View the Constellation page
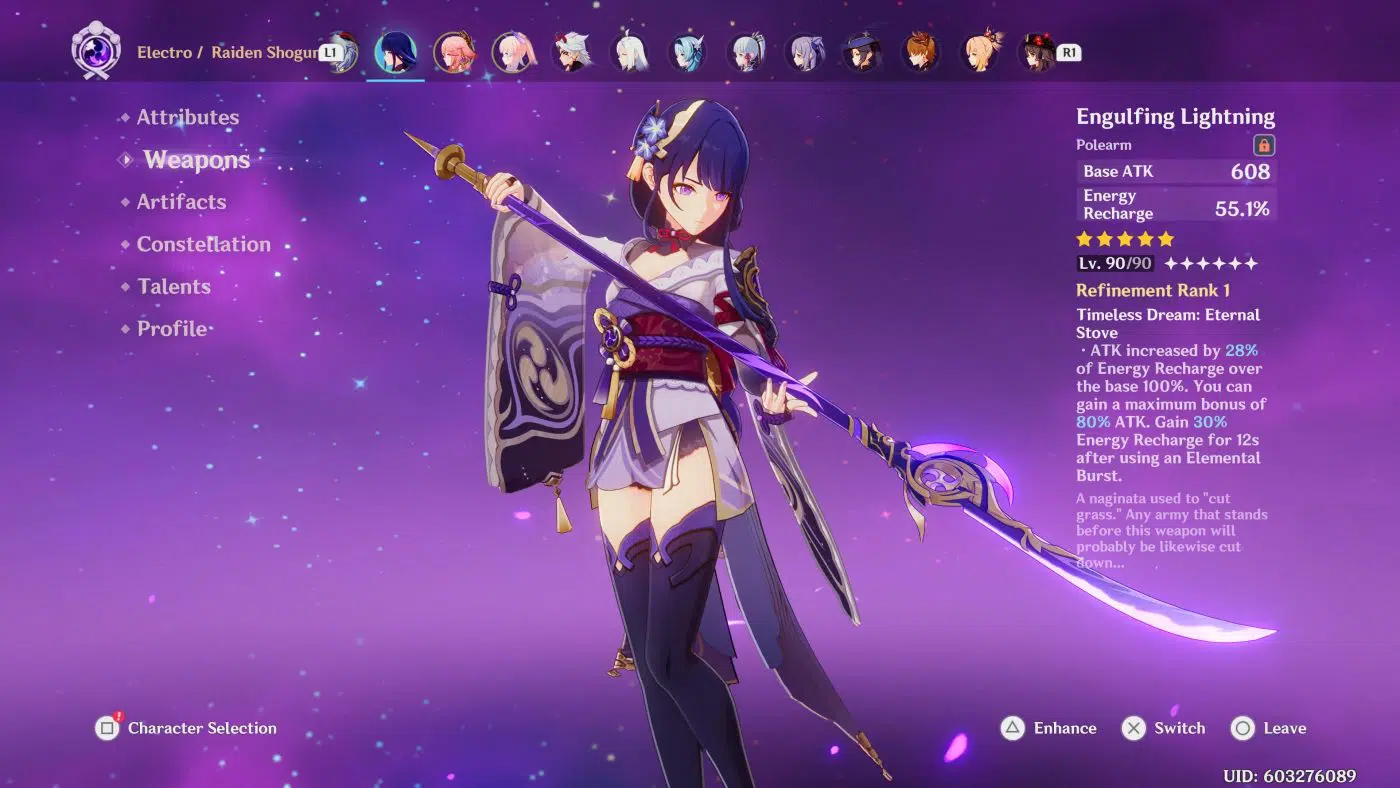1400x788 pixels. pyautogui.click(x=203, y=244)
